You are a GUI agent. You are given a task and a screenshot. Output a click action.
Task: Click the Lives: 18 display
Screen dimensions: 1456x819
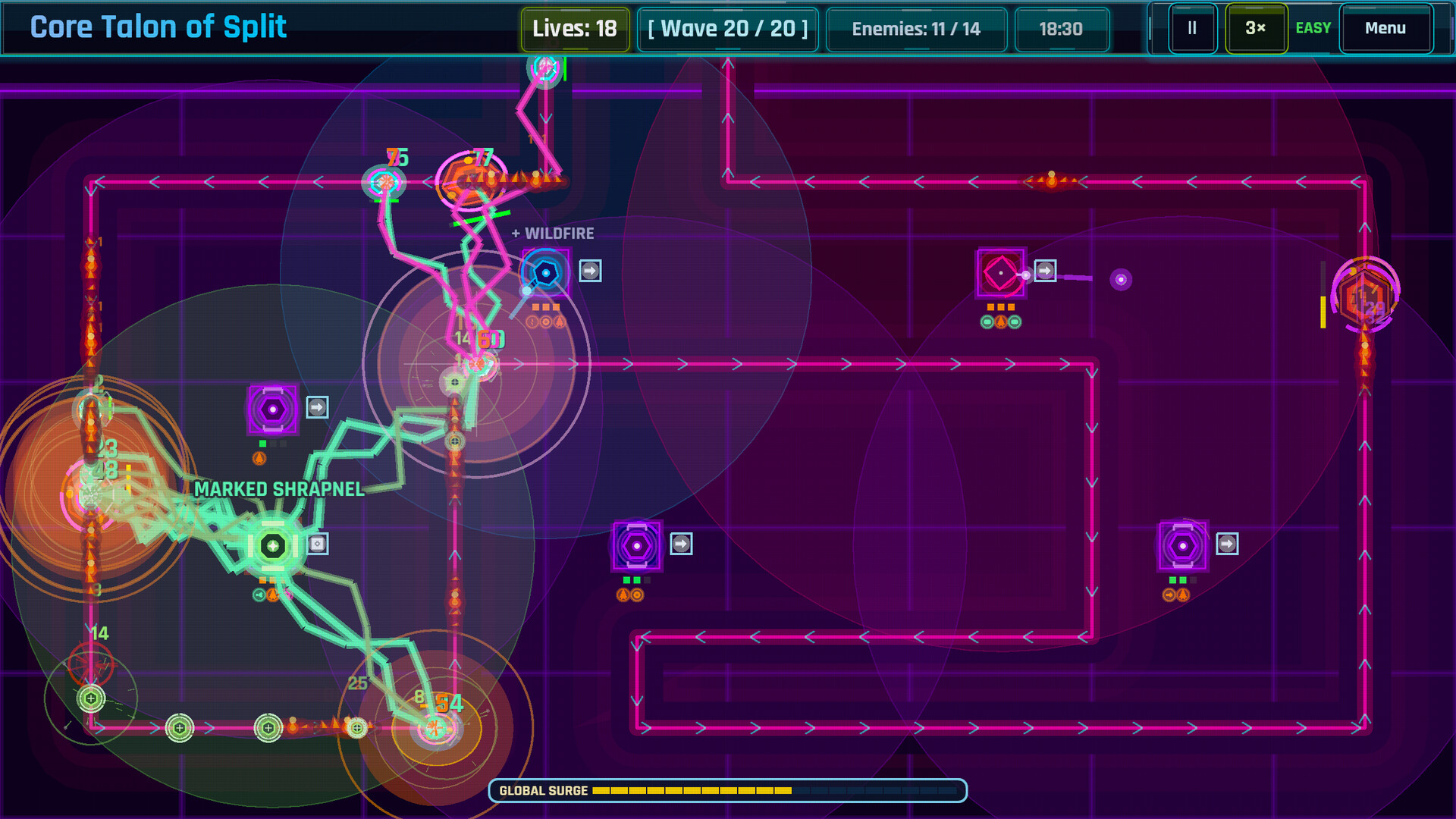click(574, 29)
